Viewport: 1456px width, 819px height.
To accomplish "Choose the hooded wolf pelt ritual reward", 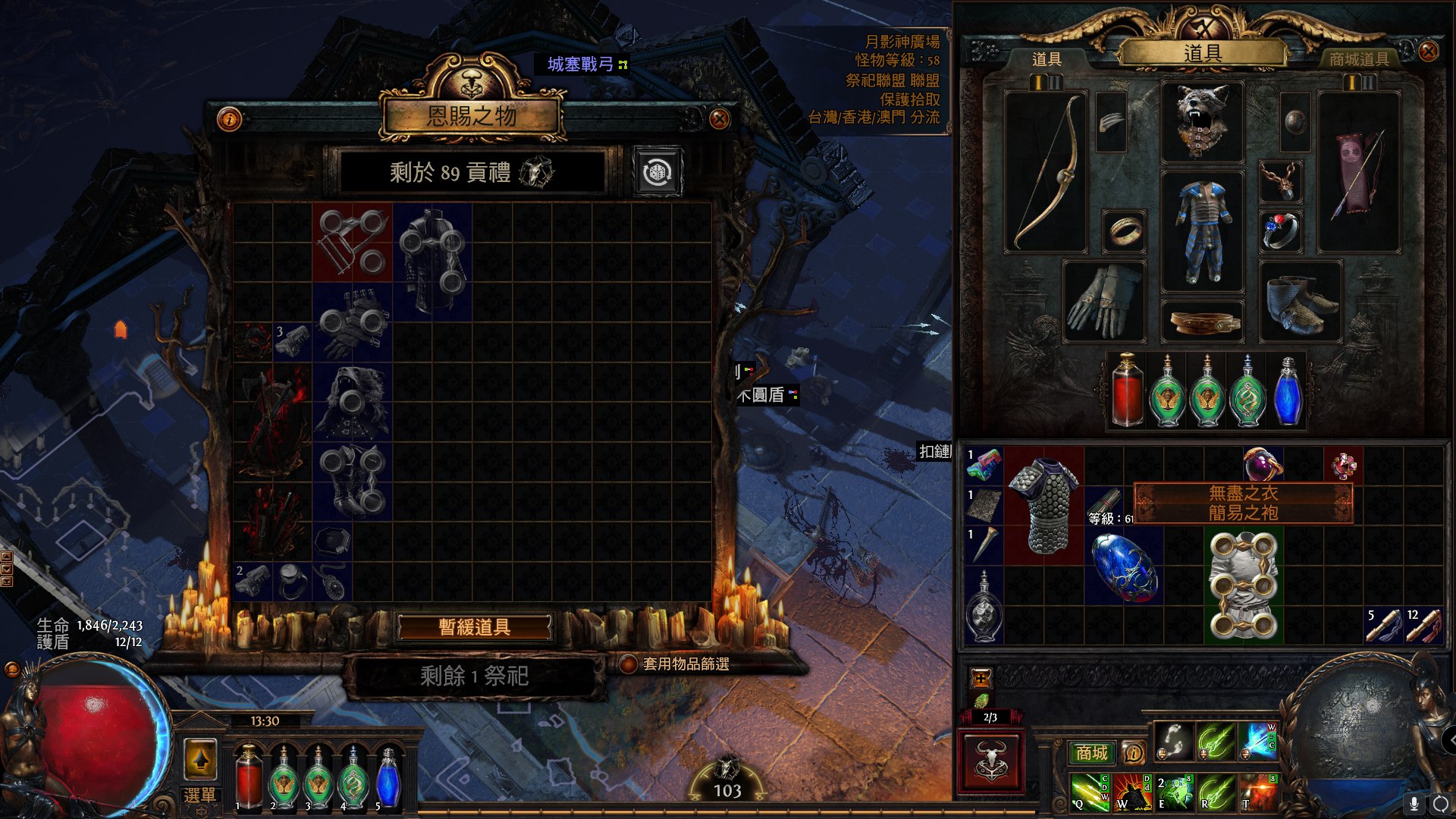I will (x=352, y=402).
